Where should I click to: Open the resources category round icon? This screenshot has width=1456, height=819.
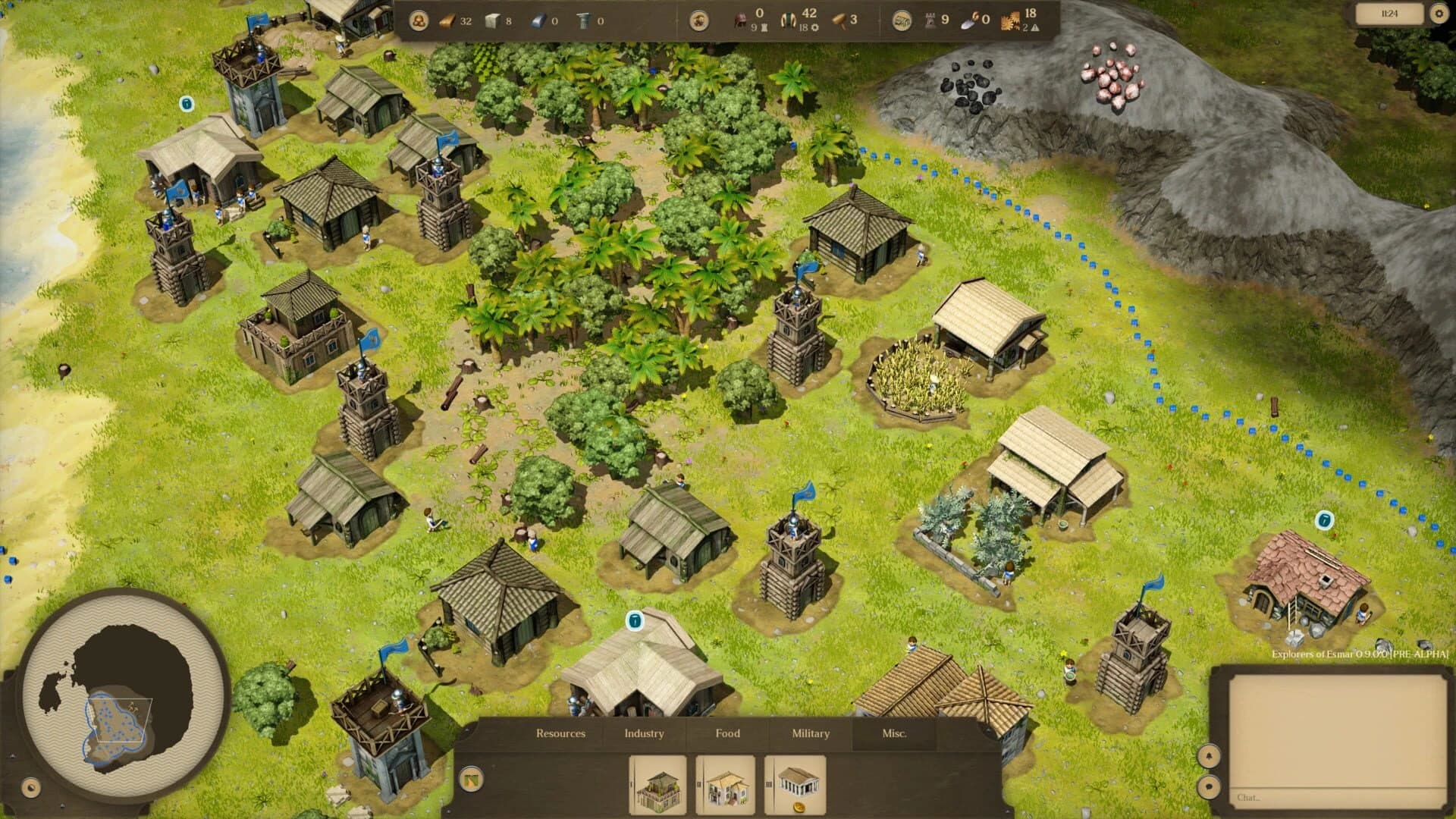[x=418, y=21]
